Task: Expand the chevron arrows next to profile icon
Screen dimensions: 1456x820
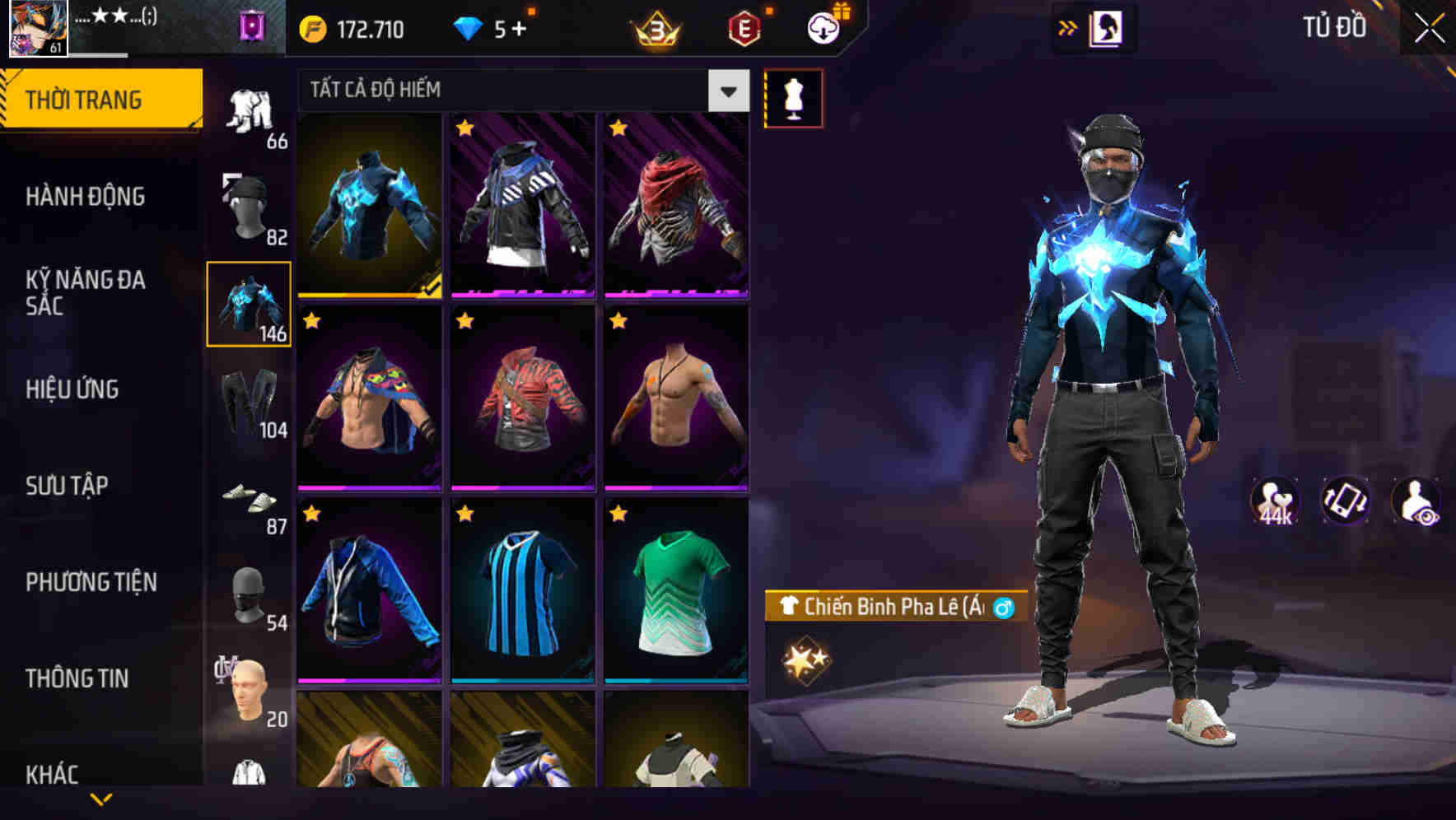Action: 1068,27
